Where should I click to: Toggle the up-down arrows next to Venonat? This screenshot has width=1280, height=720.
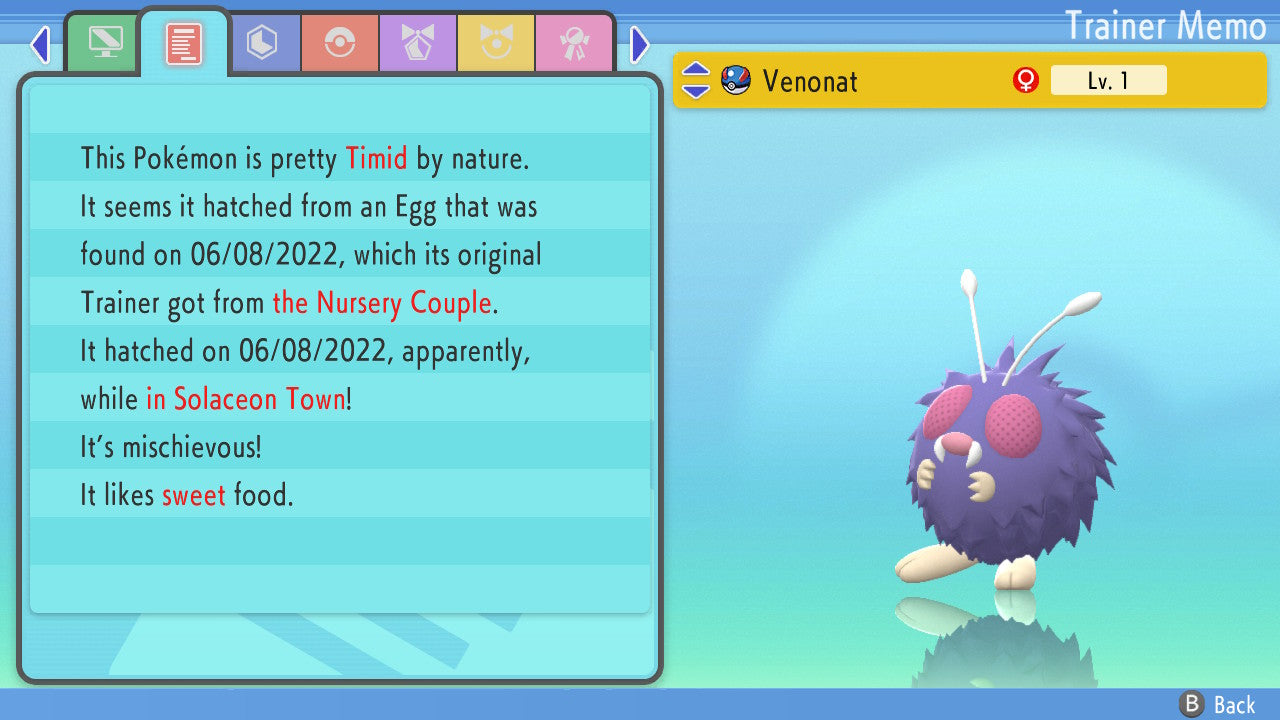click(x=696, y=81)
